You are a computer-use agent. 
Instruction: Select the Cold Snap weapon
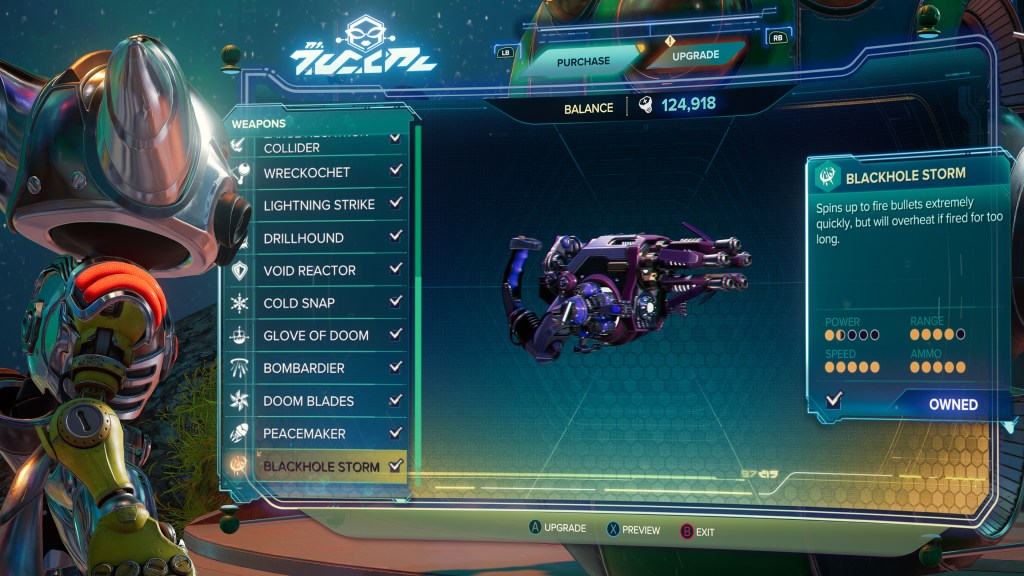(299, 303)
